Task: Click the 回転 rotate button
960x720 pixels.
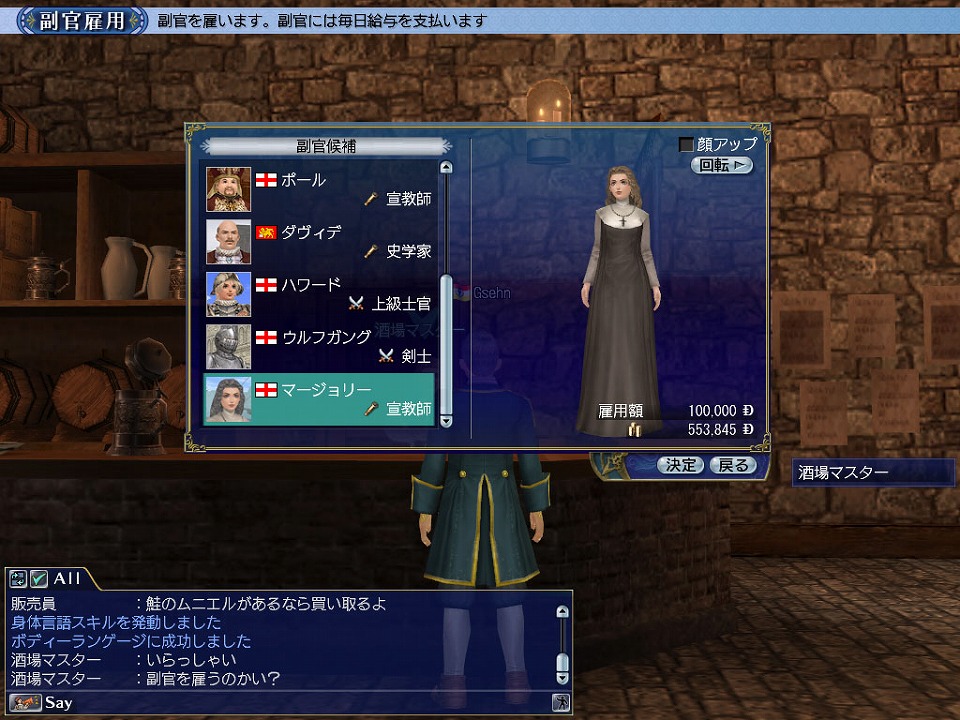Action: click(721, 166)
